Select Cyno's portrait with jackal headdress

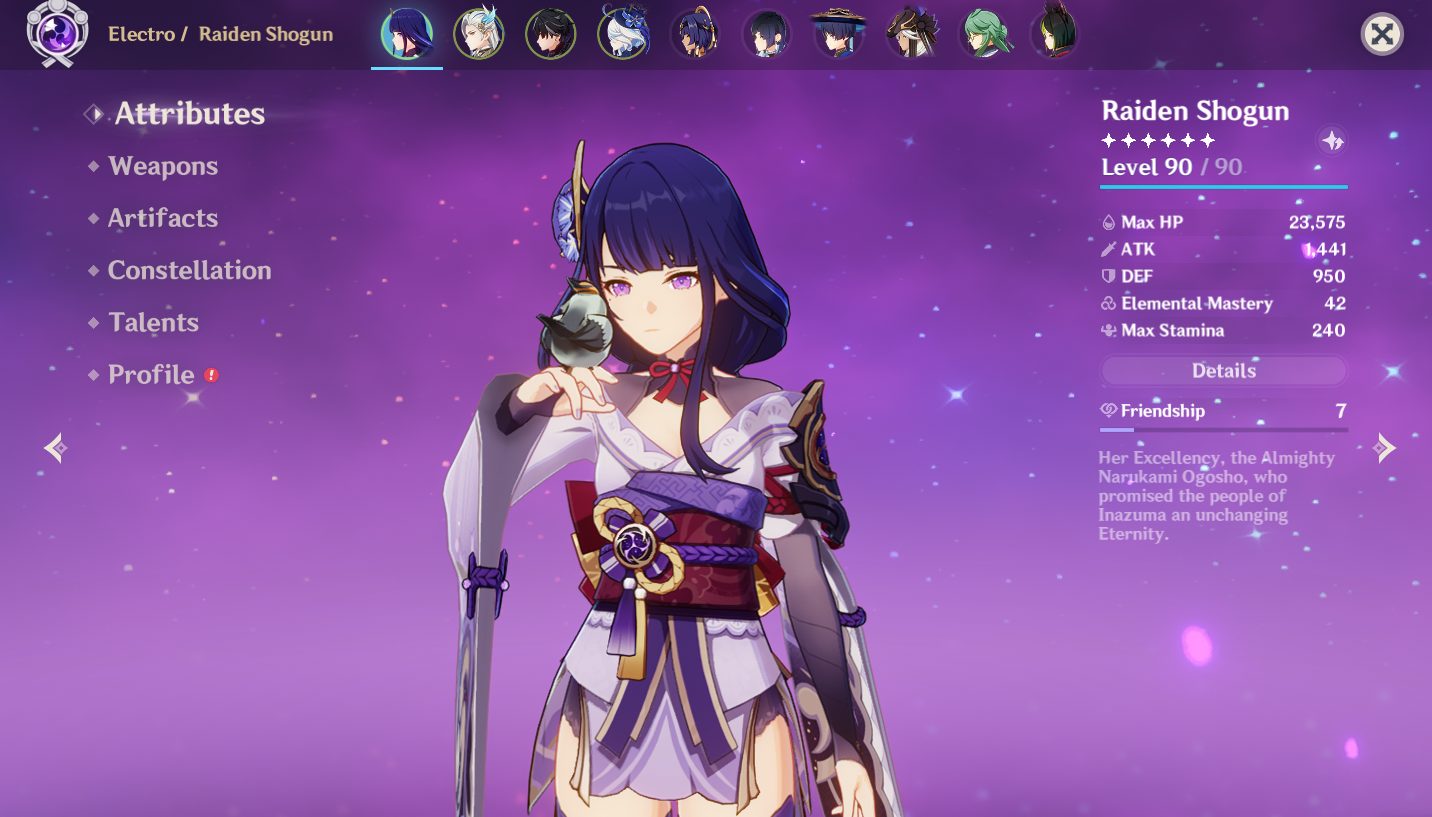coord(911,35)
